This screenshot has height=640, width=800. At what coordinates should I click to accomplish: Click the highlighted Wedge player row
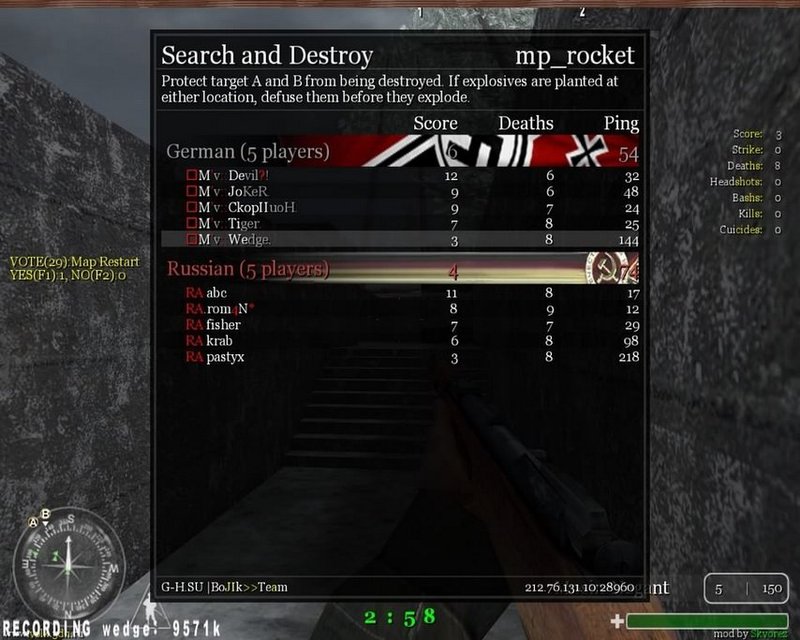400,240
